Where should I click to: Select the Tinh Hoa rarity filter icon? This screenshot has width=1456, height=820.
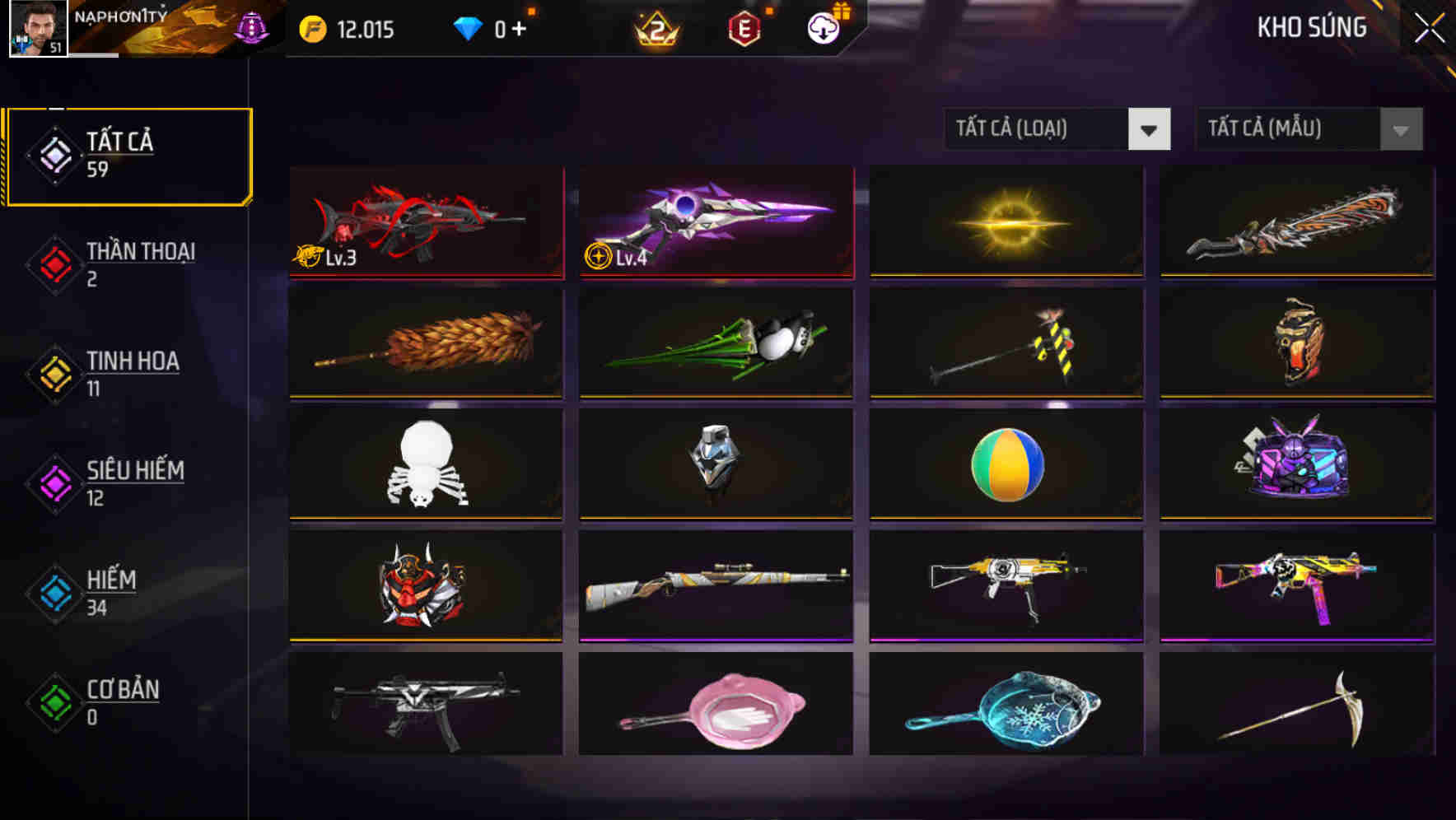(54, 373)
